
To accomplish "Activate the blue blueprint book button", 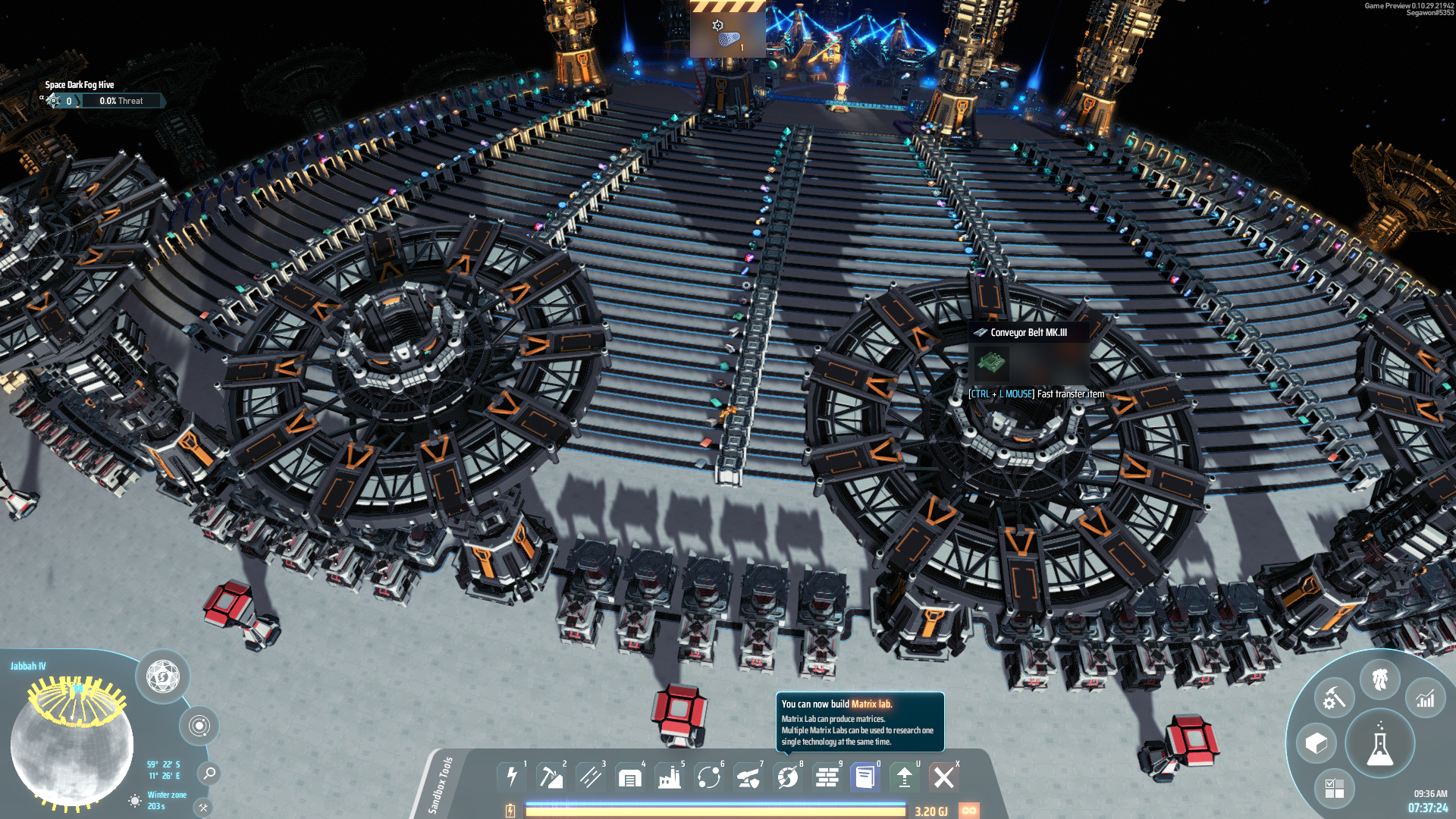I will pos(865,777).
